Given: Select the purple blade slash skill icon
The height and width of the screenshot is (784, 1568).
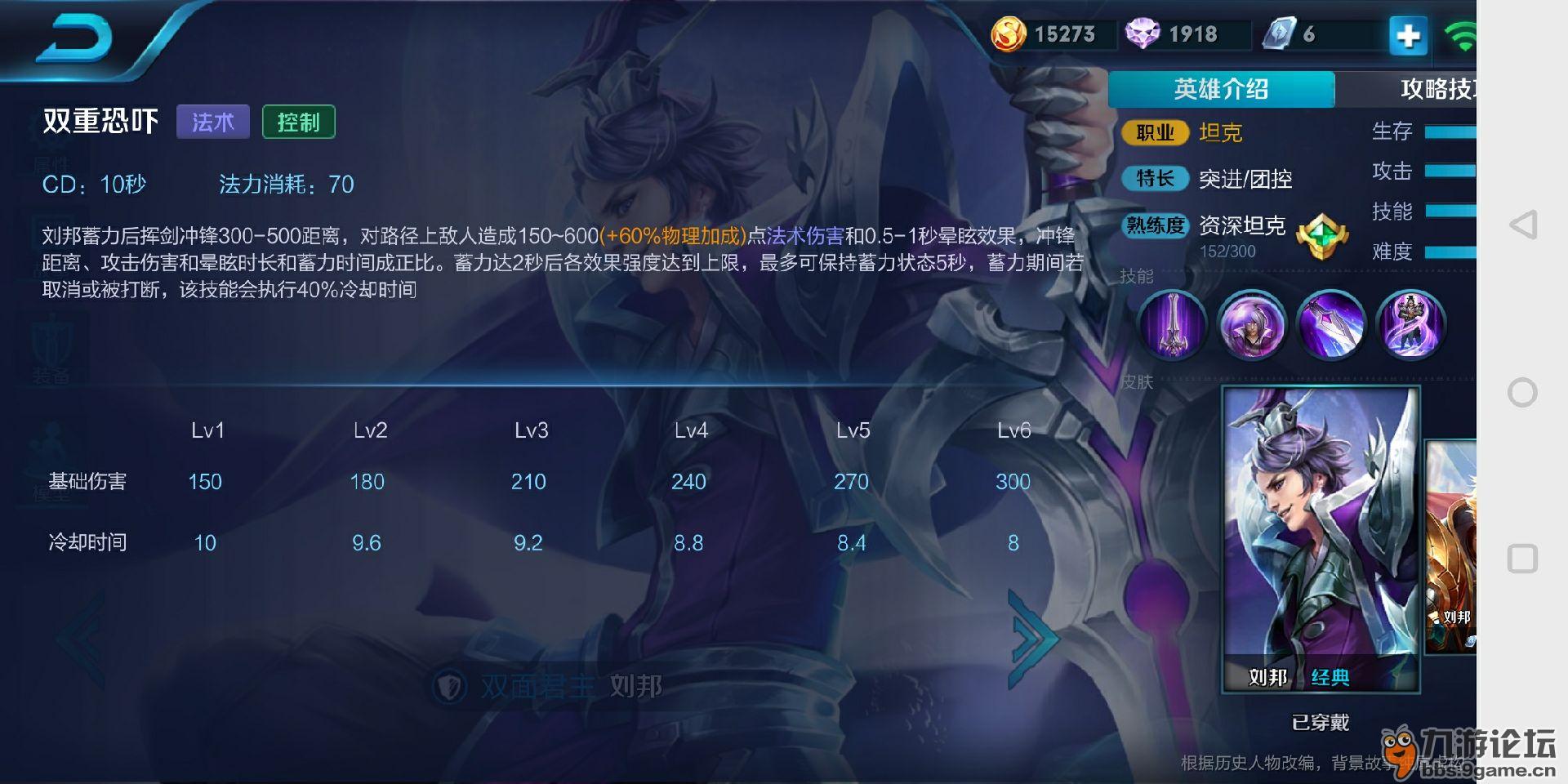Looking at the screenshot, I should pos(1331,325).
